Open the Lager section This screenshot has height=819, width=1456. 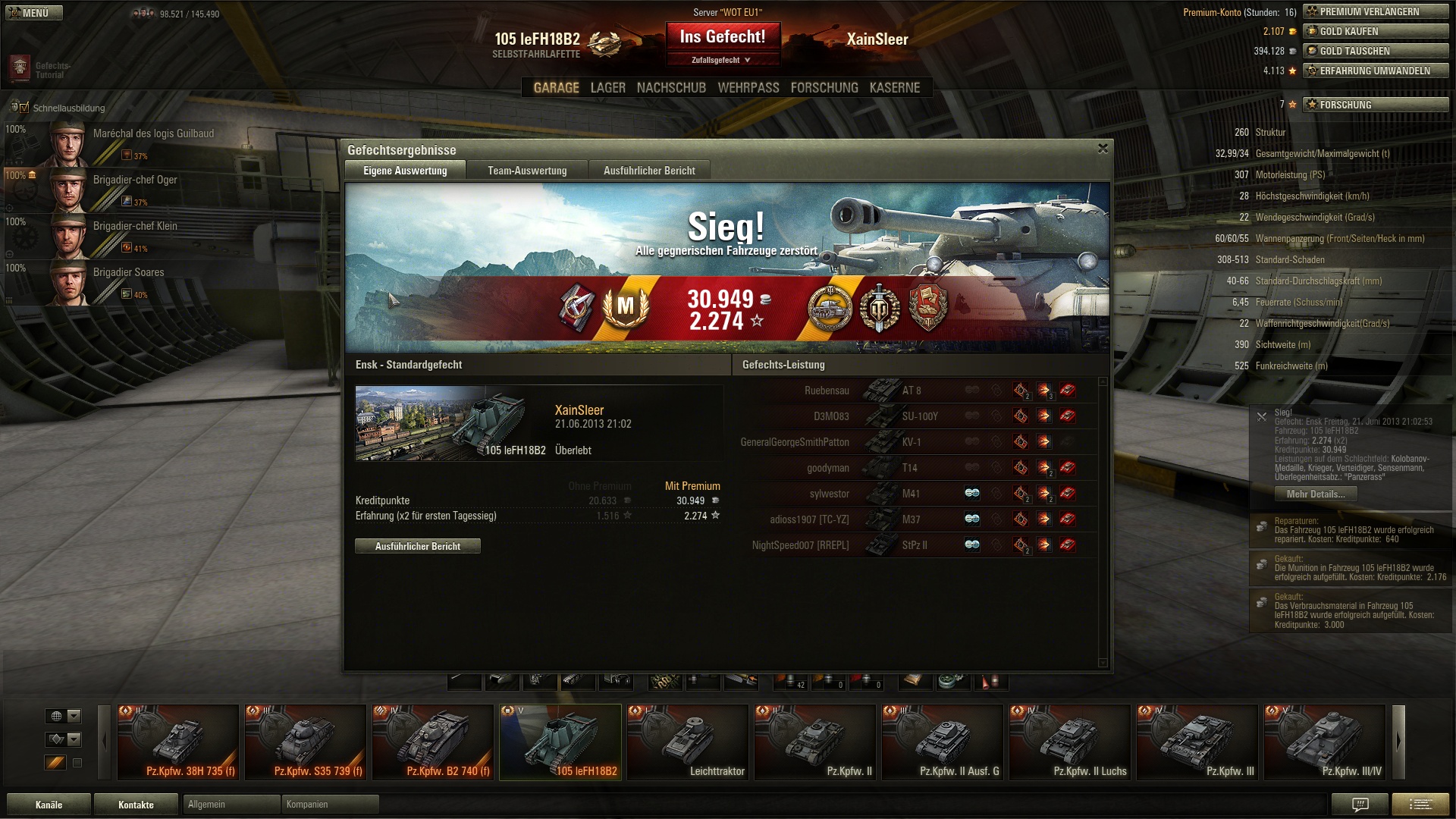pyautogui.click(x=607, y=88)
